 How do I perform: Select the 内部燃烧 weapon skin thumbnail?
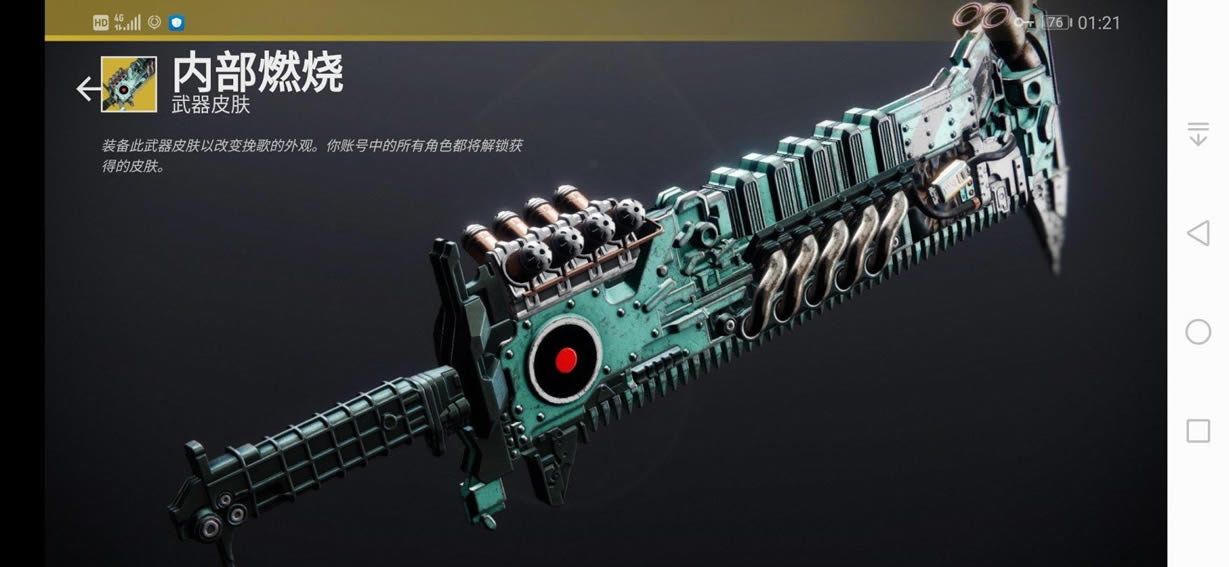click(129, 85)
